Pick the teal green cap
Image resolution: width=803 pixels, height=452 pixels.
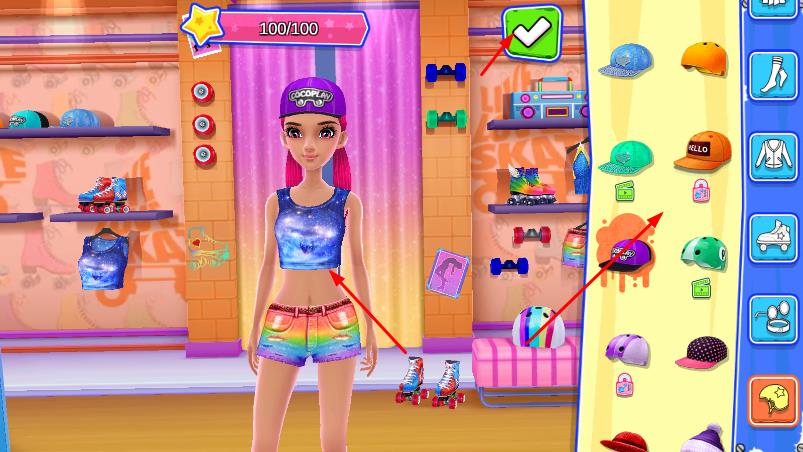coord(627,157)
